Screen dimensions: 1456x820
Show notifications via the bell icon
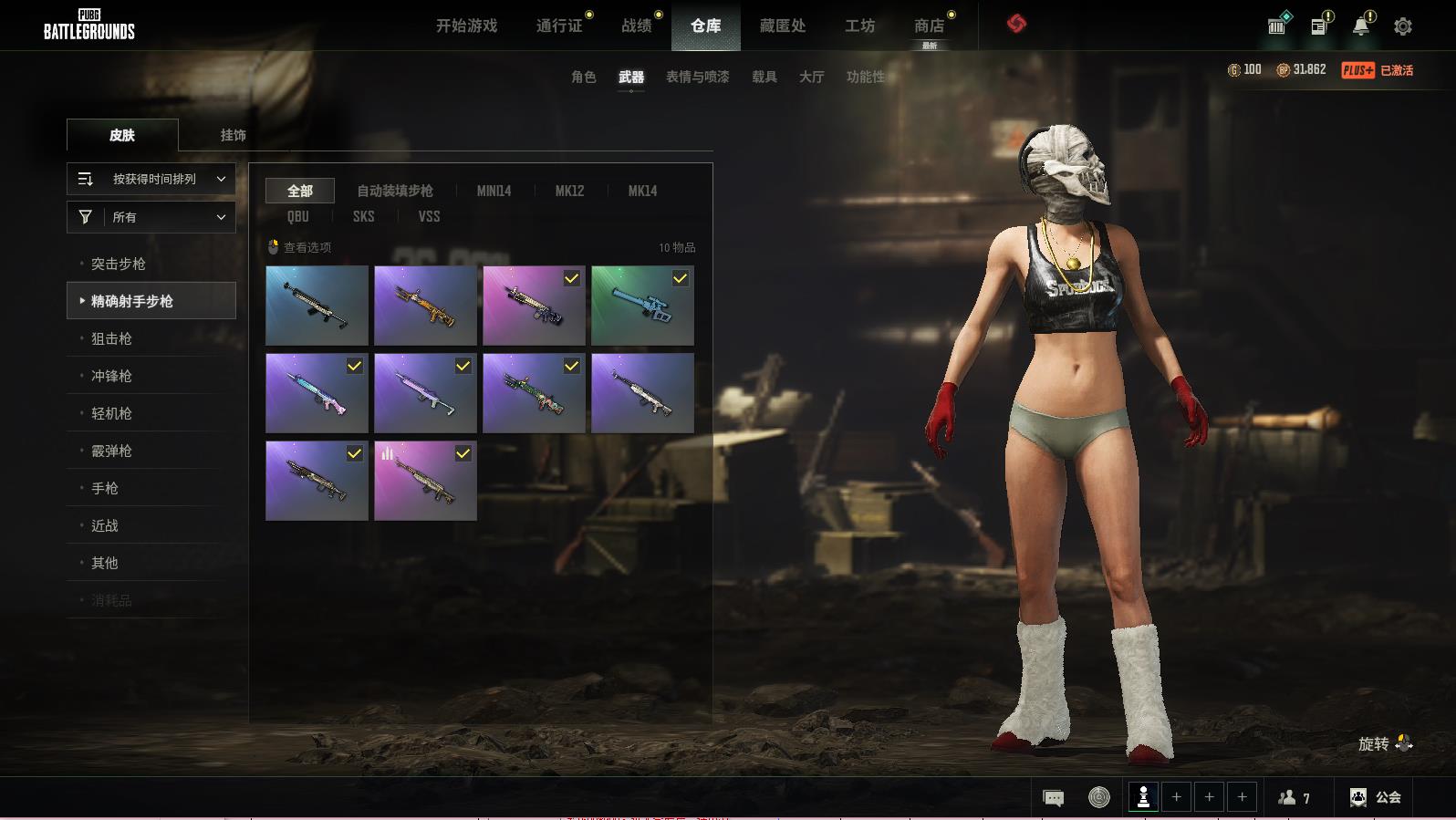(x=1360, y=26)
